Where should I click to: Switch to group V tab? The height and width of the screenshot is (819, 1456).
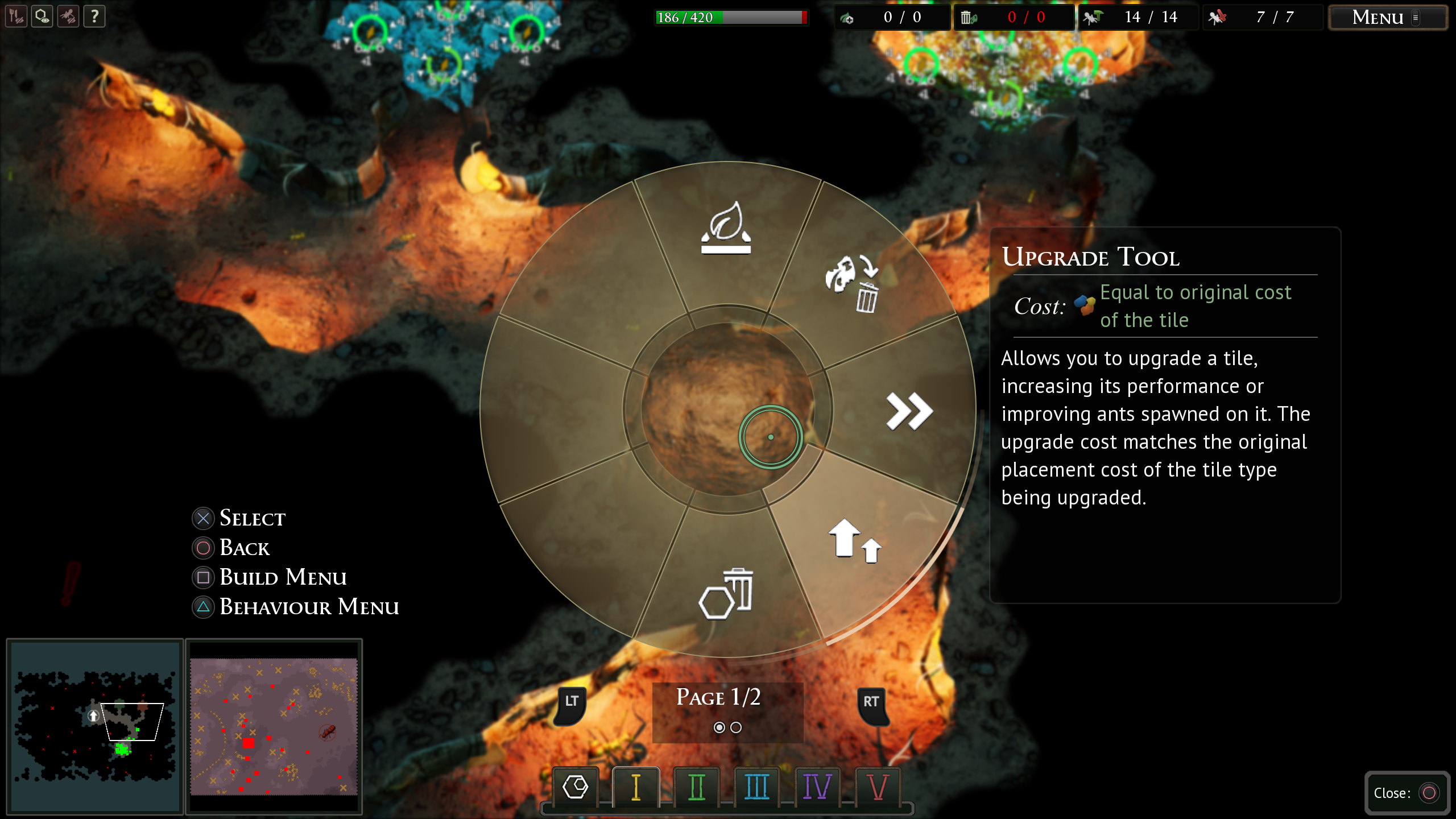point(878,787)
